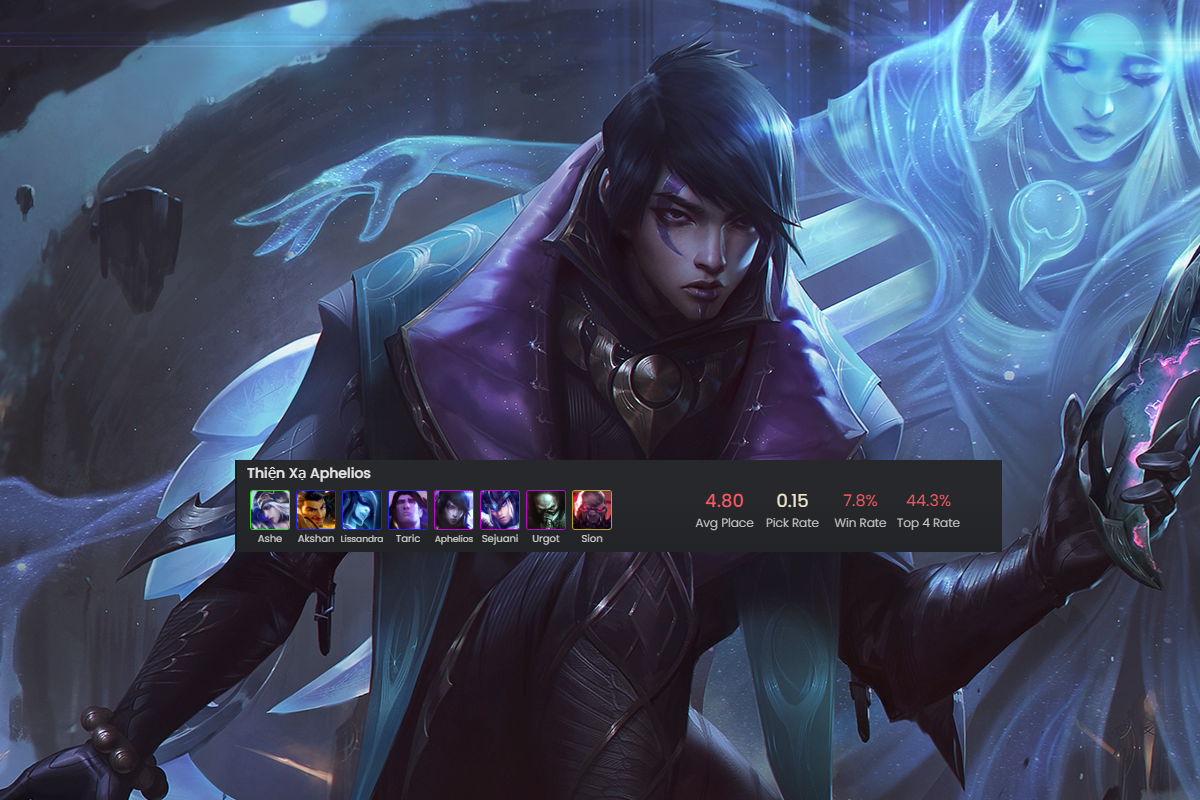Click the Akshan champion portrait
This screenshot has width=1200, height=800.
316,510
